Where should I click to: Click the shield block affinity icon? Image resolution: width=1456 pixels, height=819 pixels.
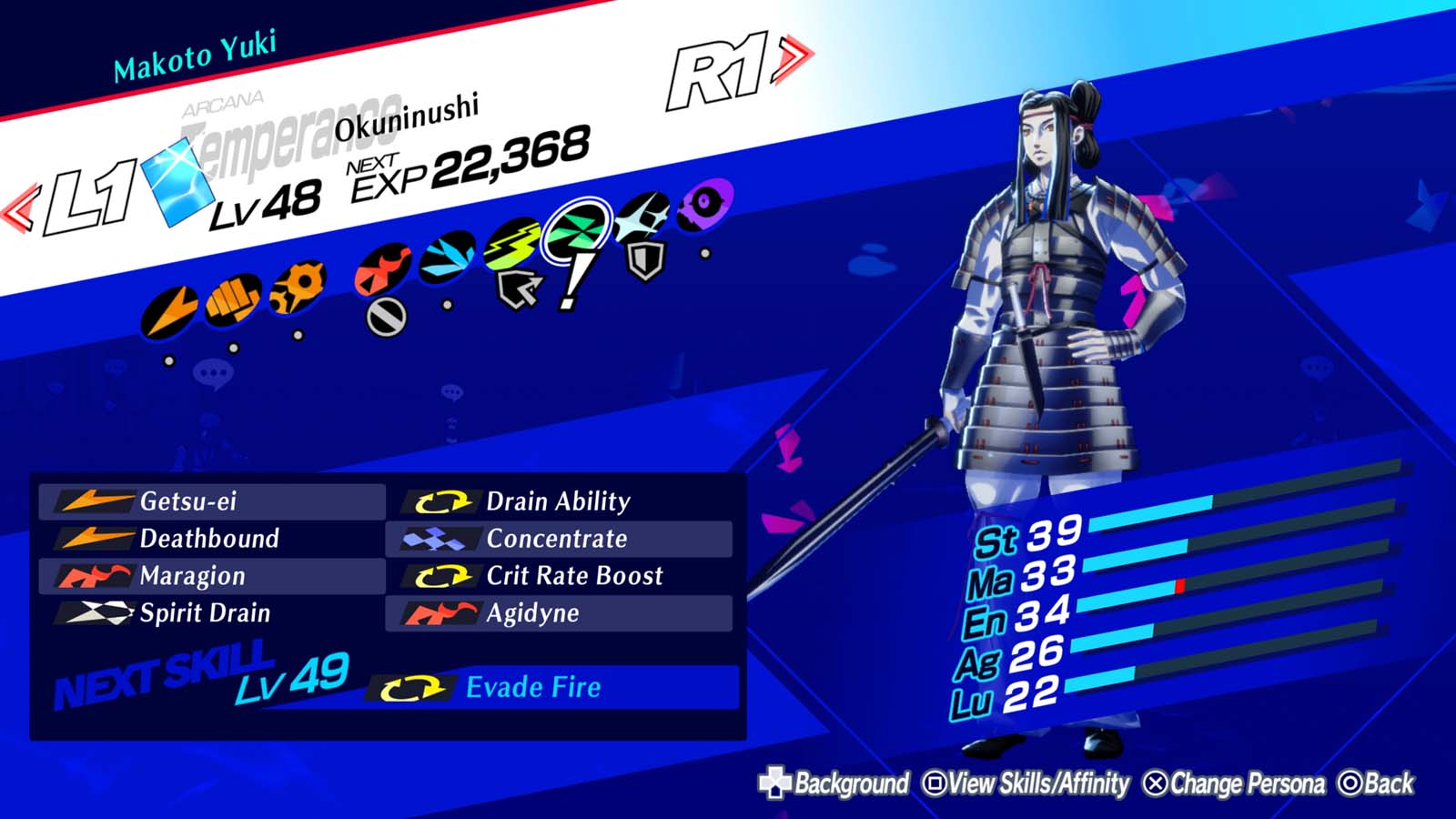(x=643, y=262)
